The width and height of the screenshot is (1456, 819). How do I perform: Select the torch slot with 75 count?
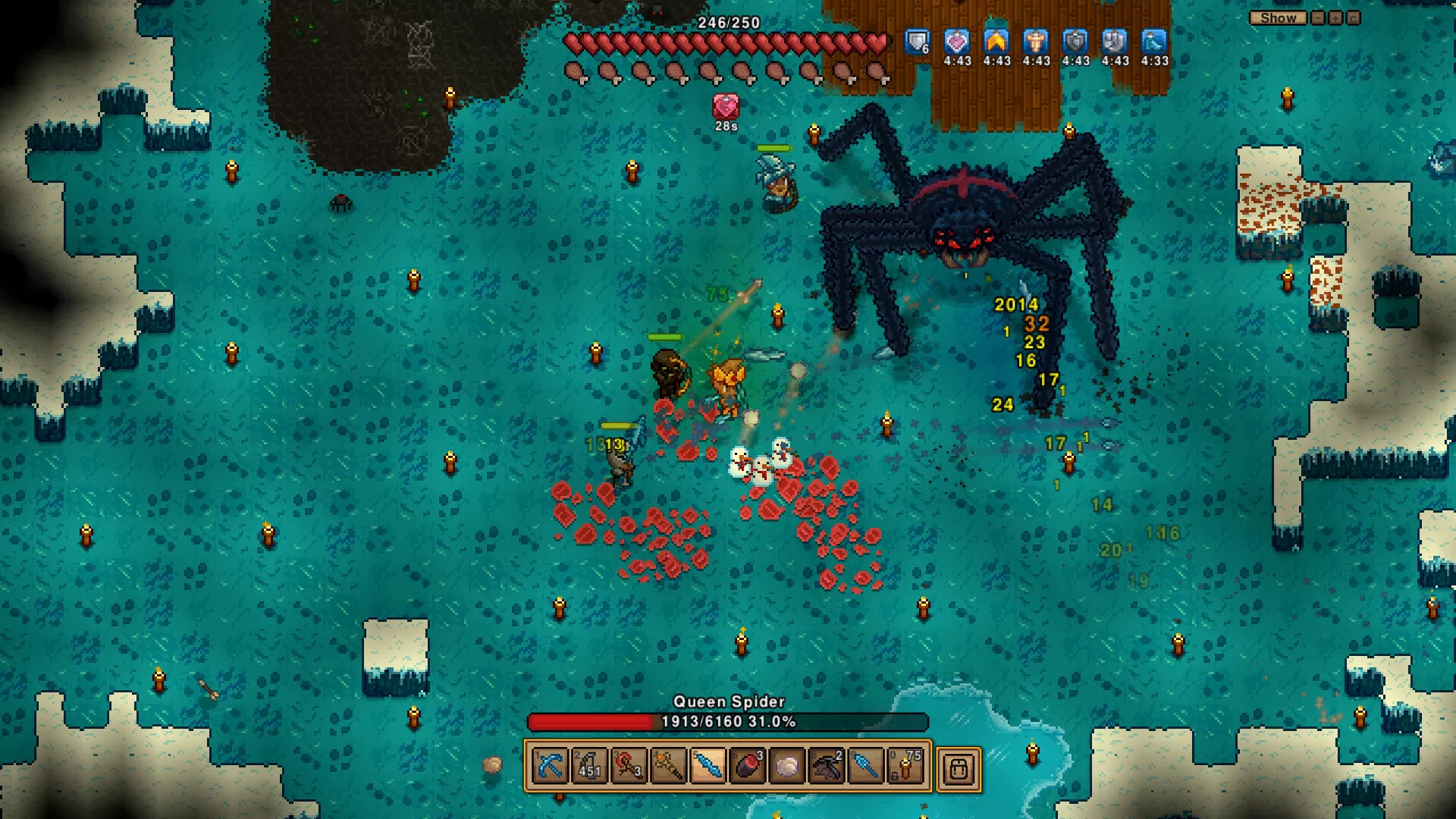click(x=905, y=767)
